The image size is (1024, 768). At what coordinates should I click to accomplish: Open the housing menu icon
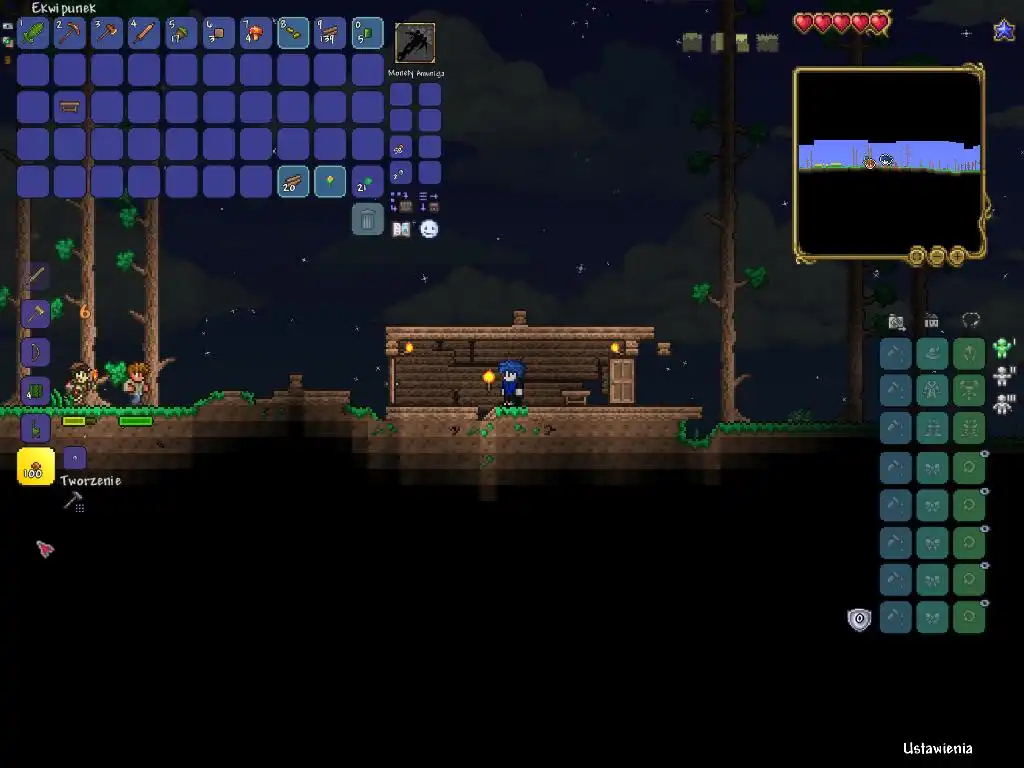coord(932,321)
